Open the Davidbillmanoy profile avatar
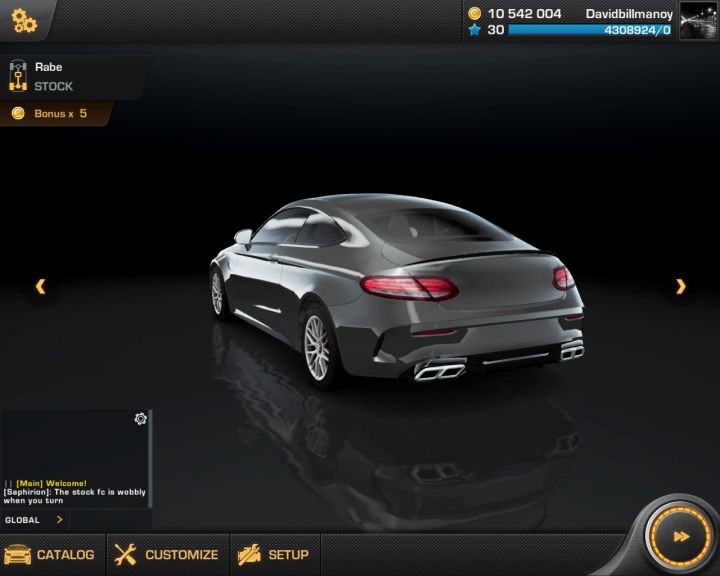This screenshot has width=720, height=576. 698,21
